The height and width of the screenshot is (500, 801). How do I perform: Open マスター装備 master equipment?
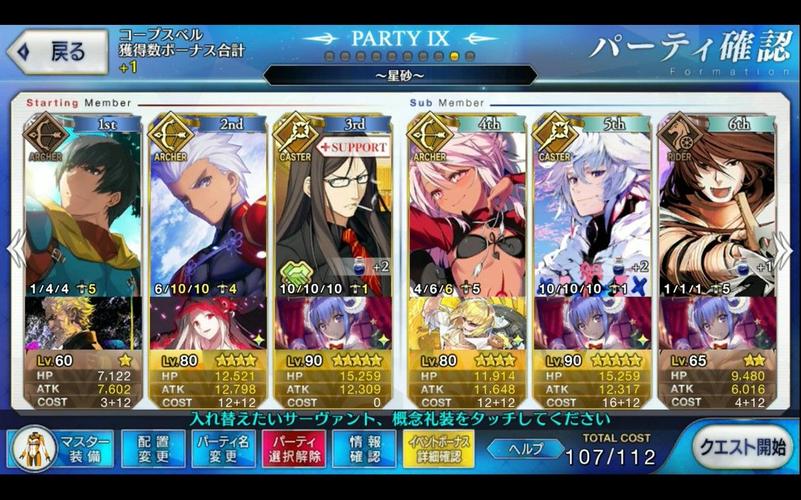coord(61,448)
